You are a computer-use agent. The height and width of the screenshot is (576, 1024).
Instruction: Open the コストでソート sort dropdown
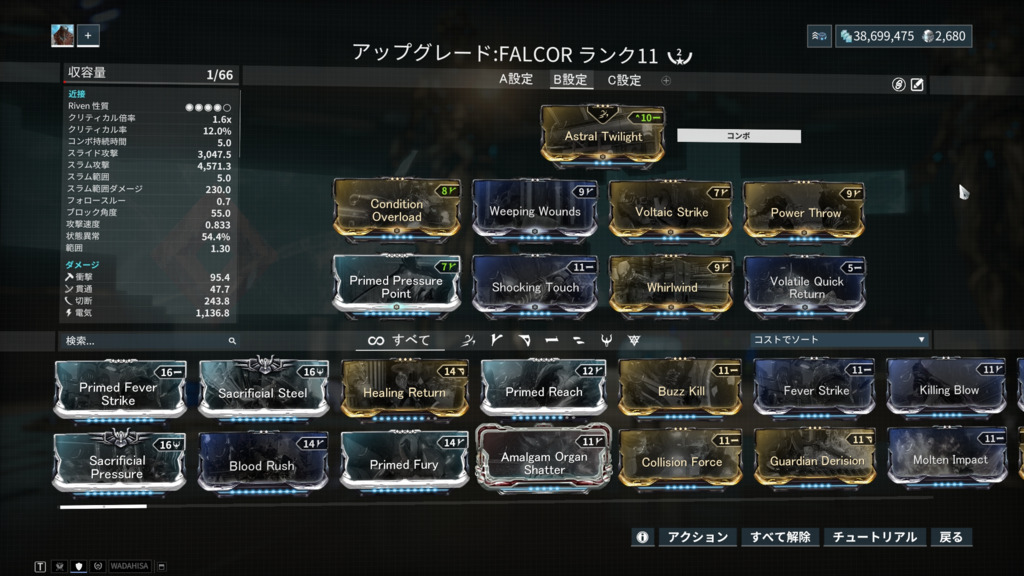click(839, 340)
